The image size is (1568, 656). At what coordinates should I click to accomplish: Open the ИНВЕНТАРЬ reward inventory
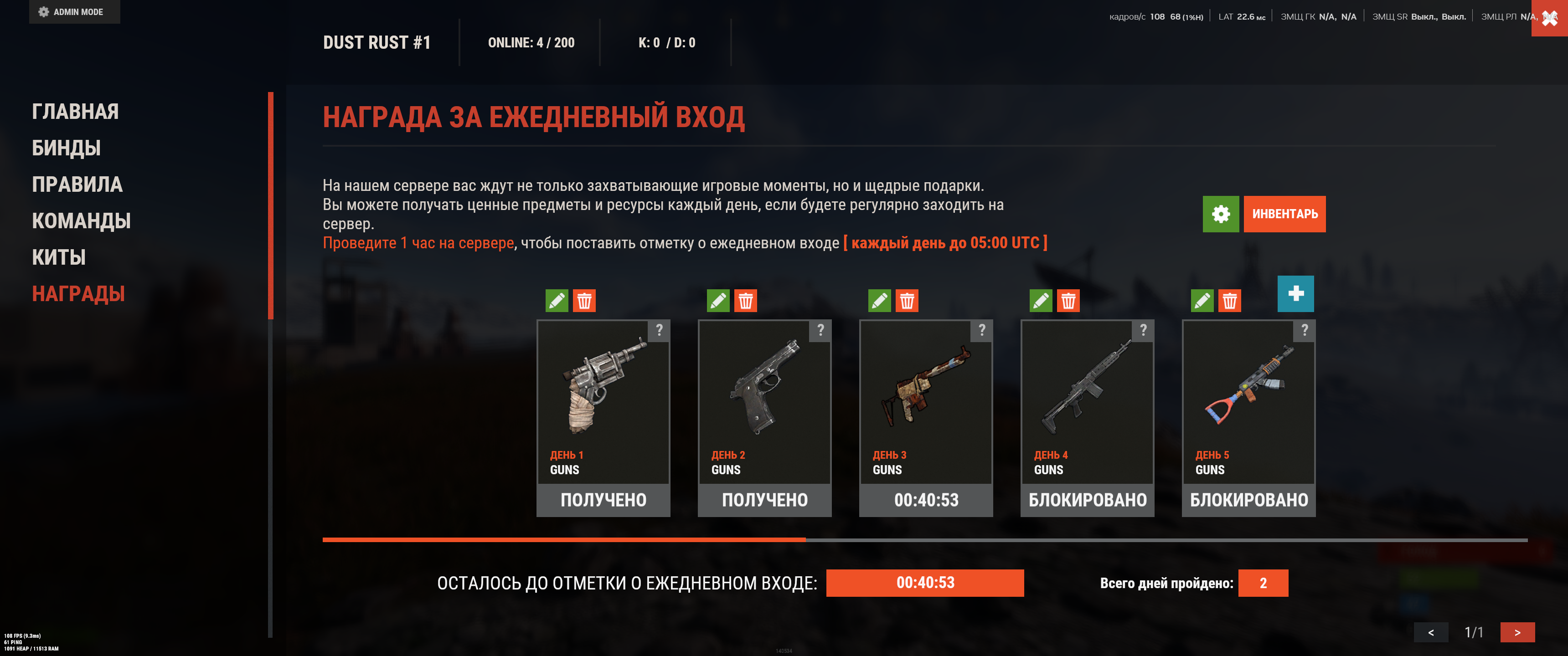point(1284,214)
